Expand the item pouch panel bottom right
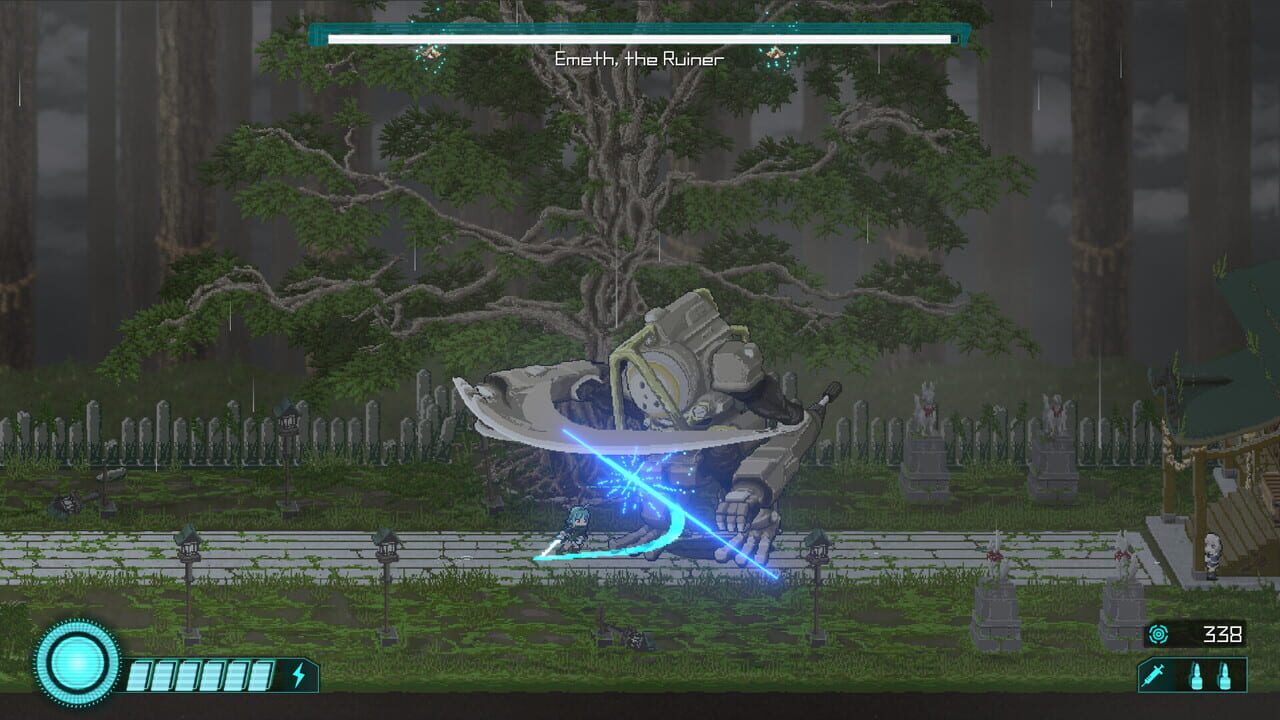1280x720 pixels. point(1192,676)
